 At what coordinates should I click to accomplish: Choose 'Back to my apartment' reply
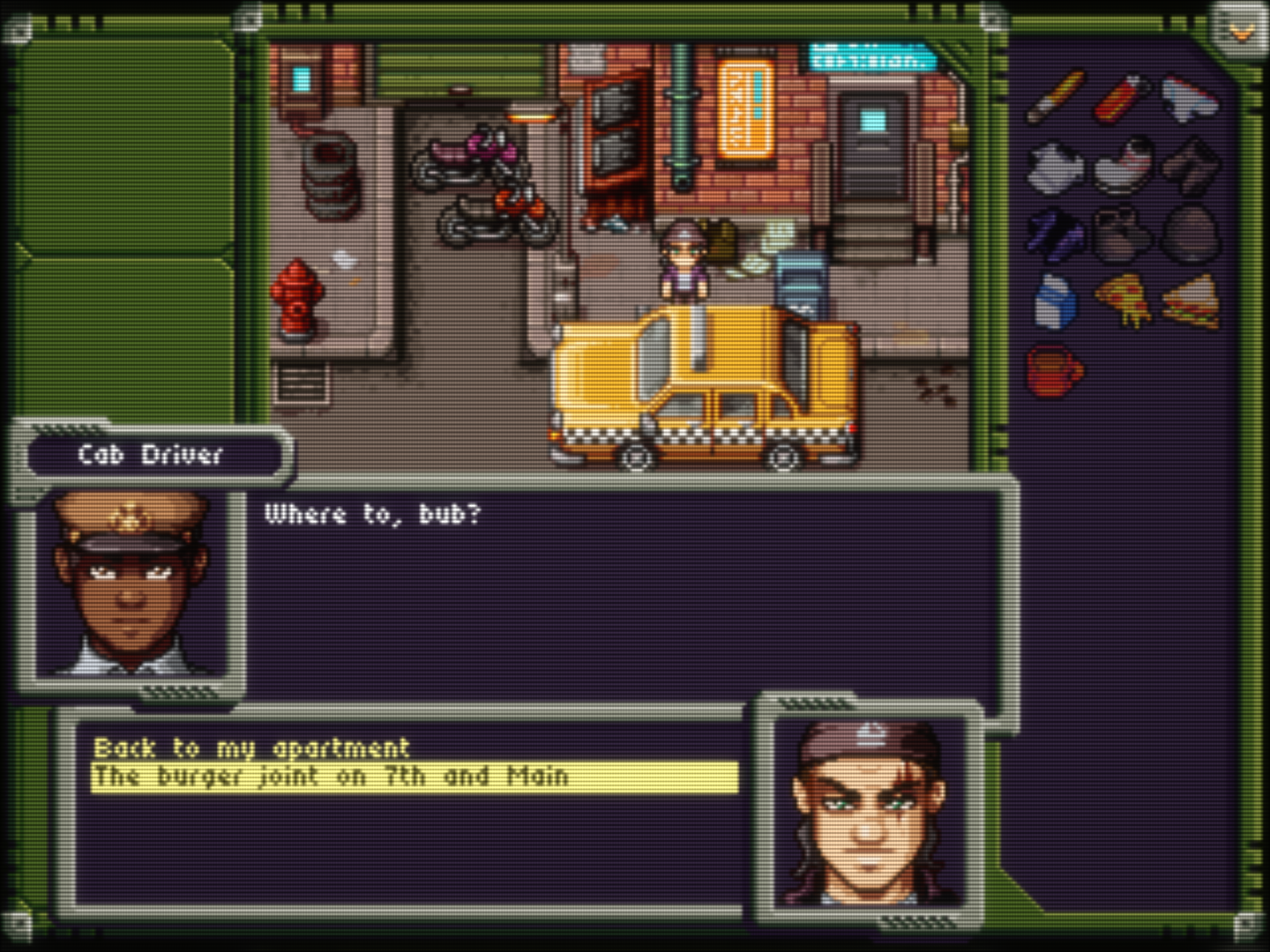[251, 748]
